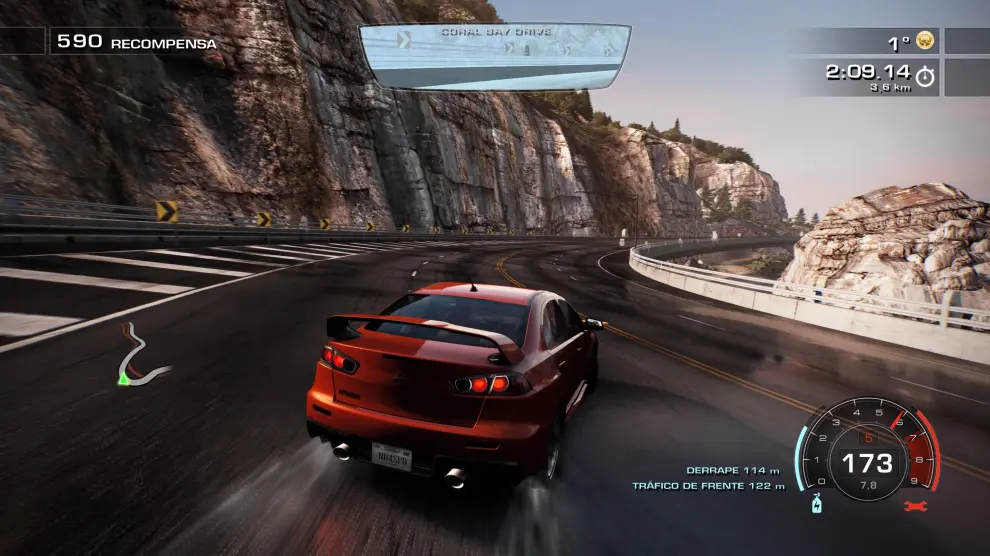990x556 pixels.
Task: Open the track route minimap
Action: coord(140,361)
